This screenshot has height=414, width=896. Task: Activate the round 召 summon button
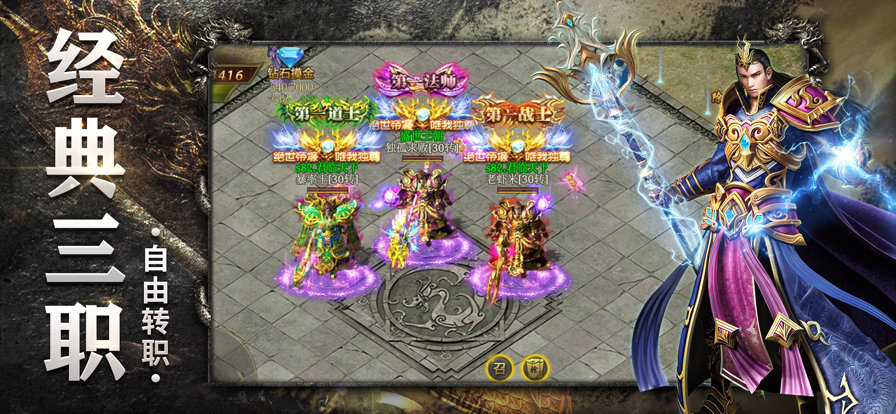pyautogui.click(x=499, y=367)
